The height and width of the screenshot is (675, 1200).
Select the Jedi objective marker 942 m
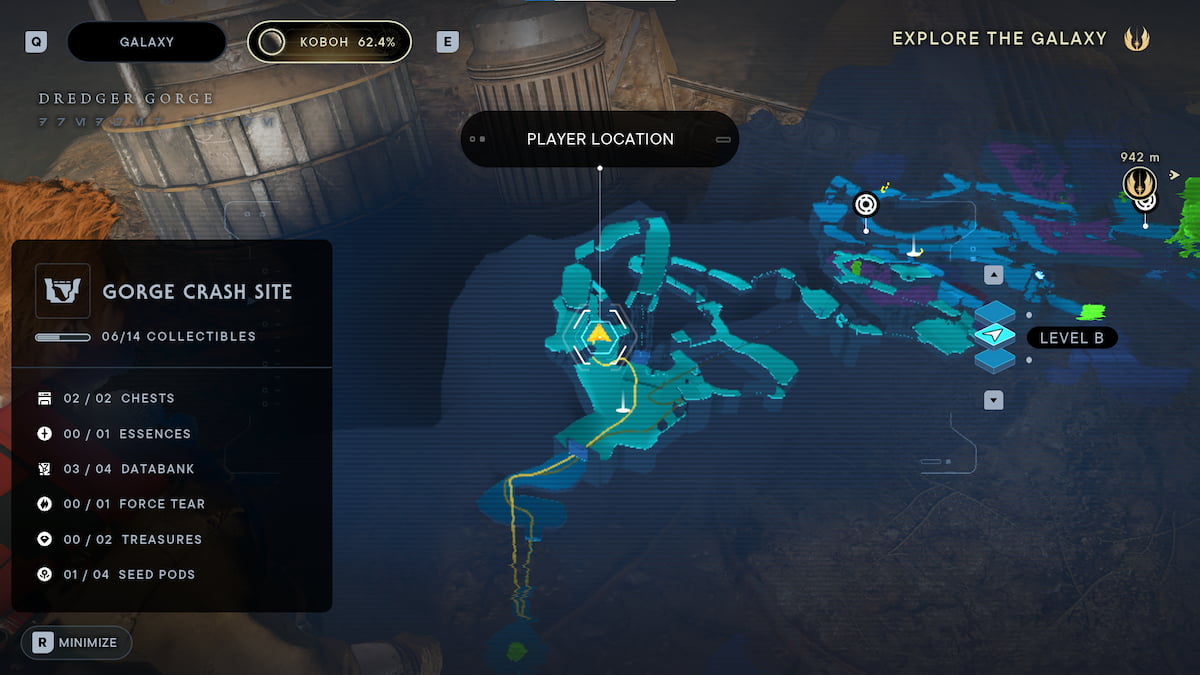point(1139,183)
